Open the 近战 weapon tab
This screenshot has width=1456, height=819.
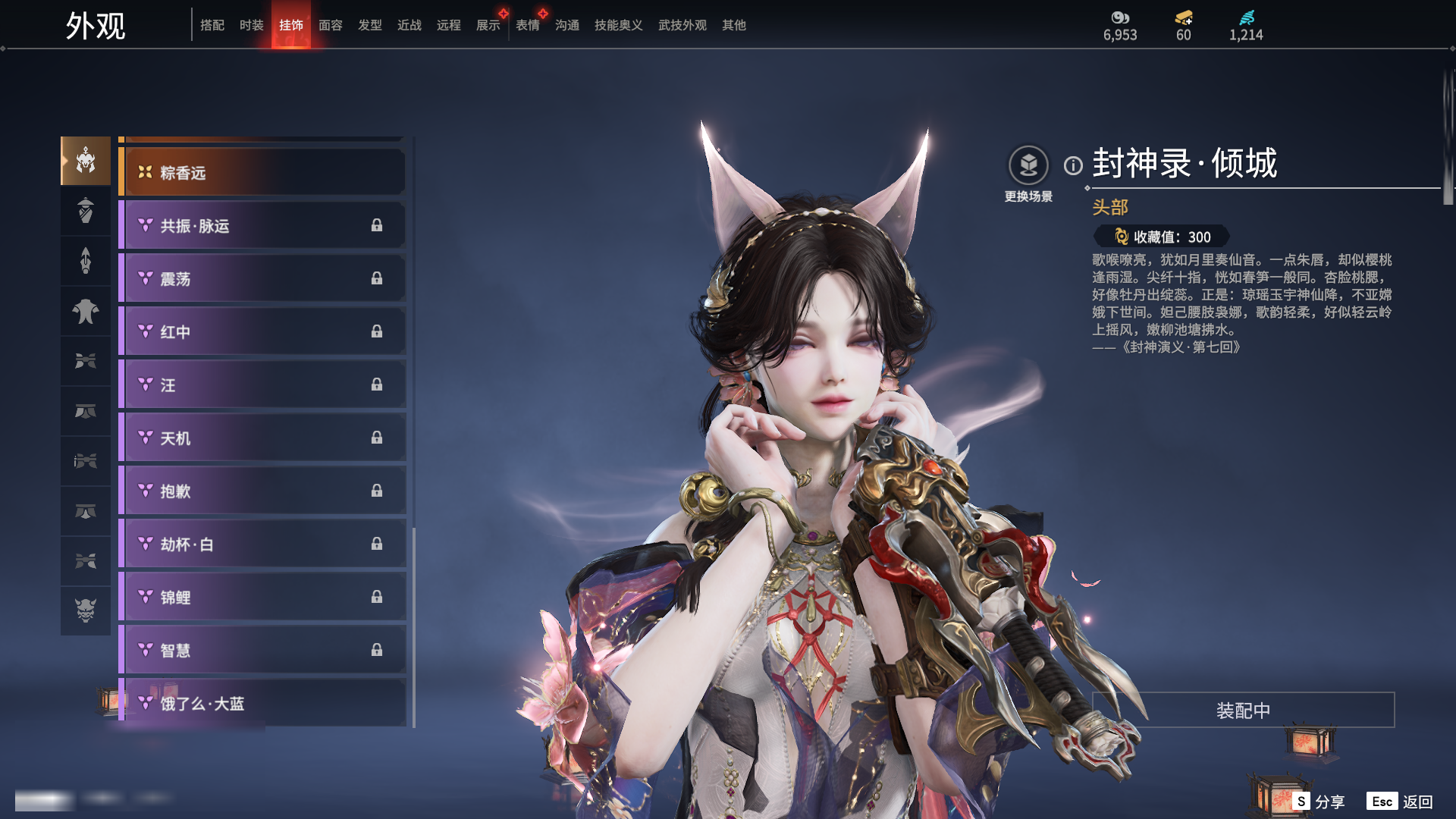(409, 25)
